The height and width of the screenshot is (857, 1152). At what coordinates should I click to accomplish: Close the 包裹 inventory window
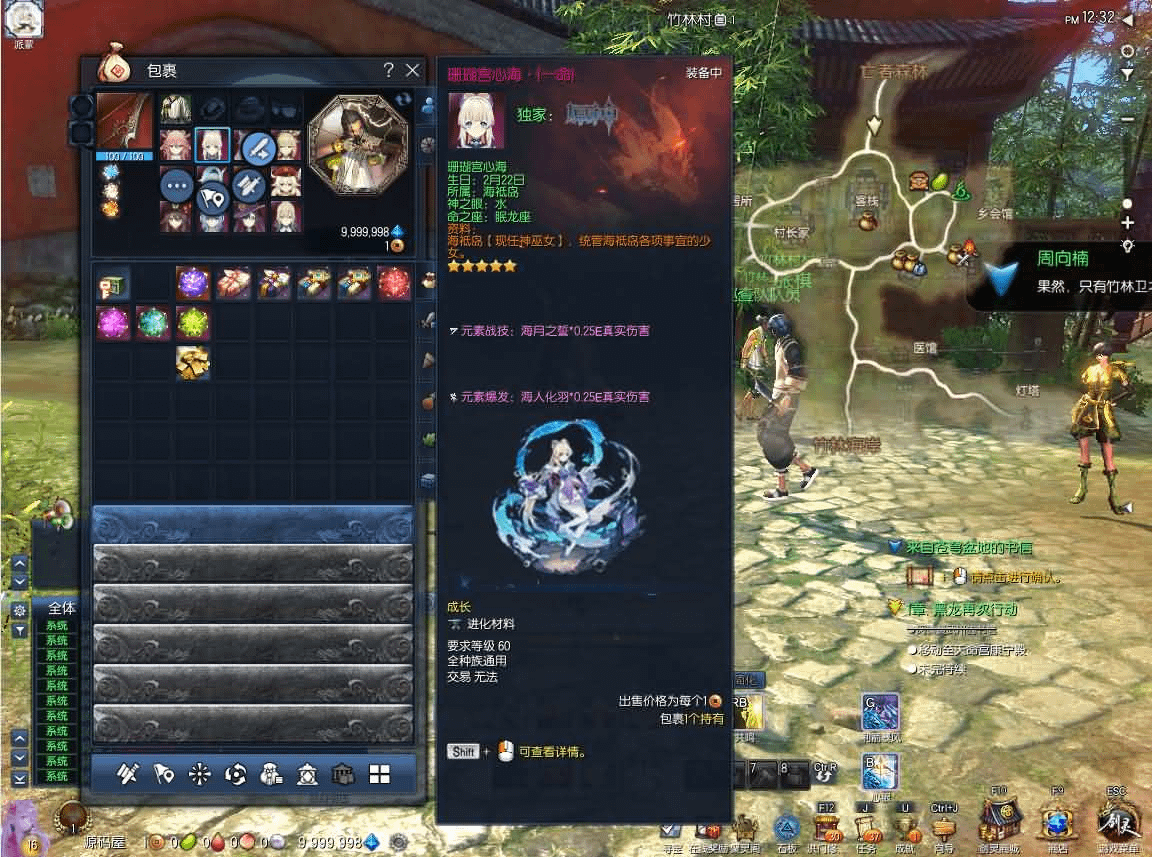coord(412,70)
